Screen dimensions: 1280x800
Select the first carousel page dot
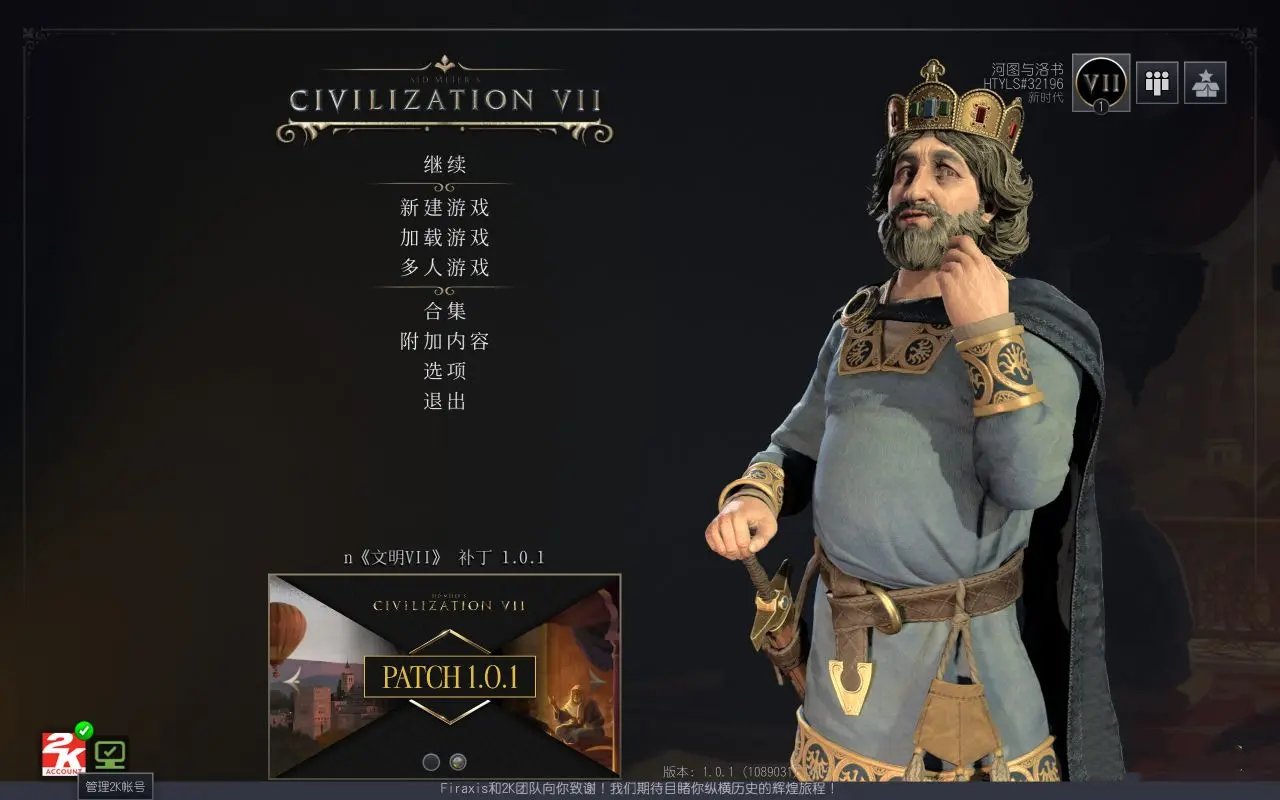click(431, 762)
